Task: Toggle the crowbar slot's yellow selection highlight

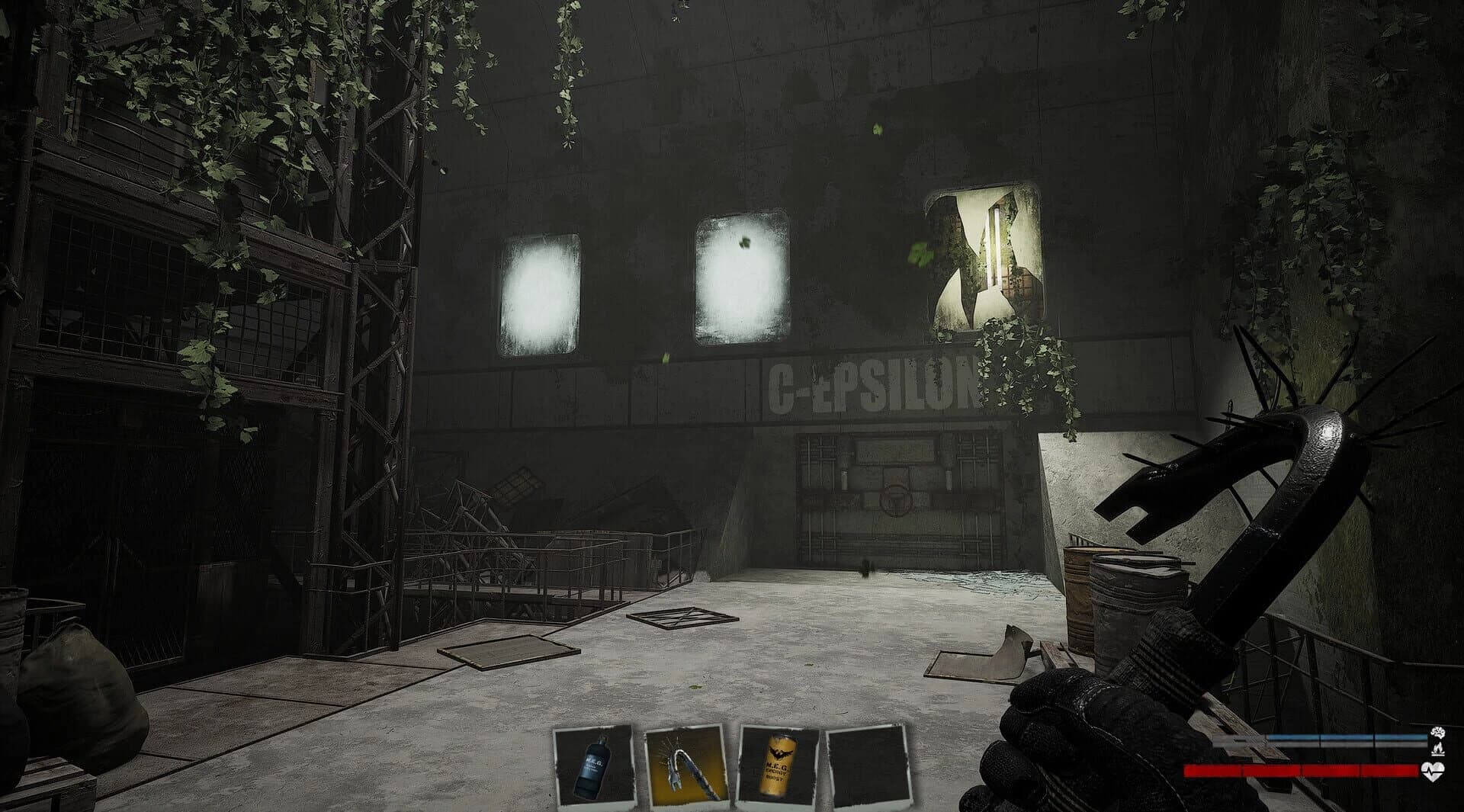Action: (686, 766)
